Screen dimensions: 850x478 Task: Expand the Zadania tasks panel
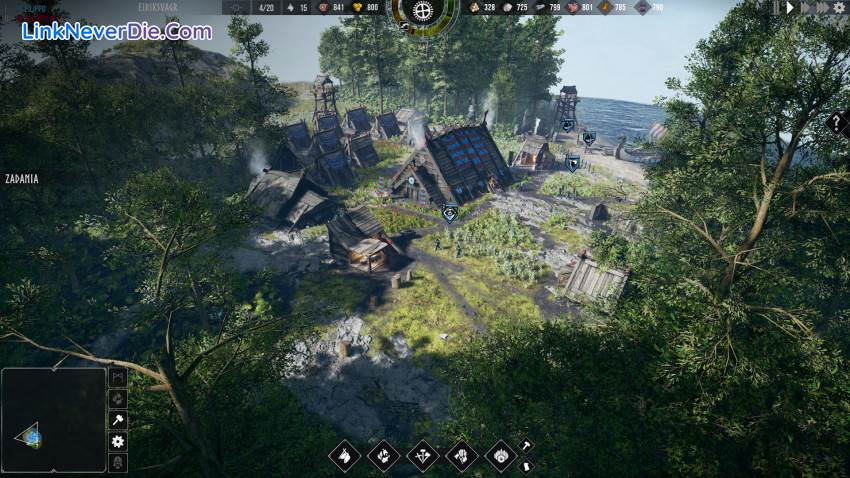[21, 179]
